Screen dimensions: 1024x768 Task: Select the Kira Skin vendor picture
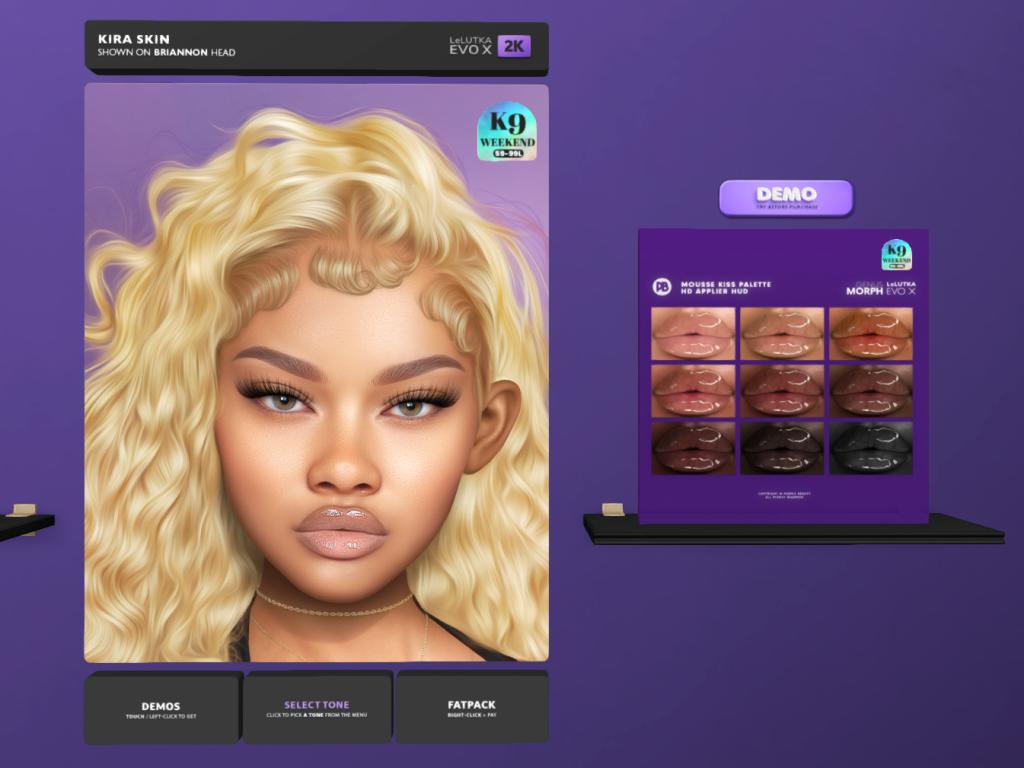coord(316,372)
